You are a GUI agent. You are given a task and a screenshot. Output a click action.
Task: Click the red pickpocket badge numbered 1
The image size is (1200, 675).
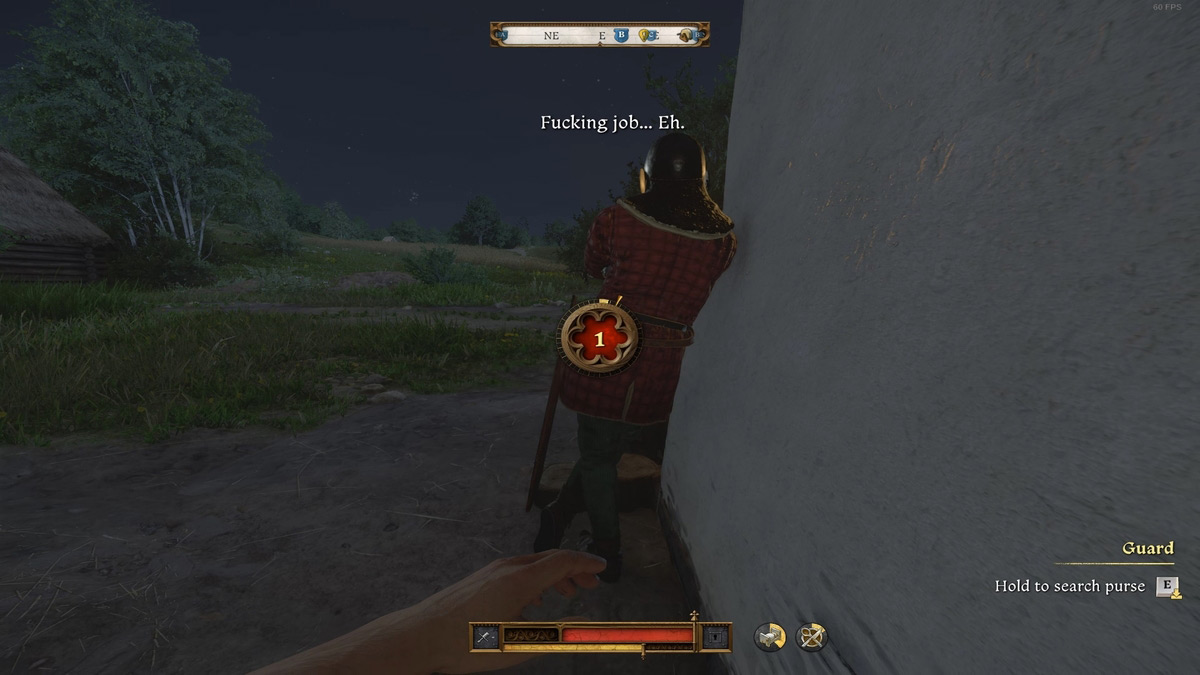(x=599, y=339)
